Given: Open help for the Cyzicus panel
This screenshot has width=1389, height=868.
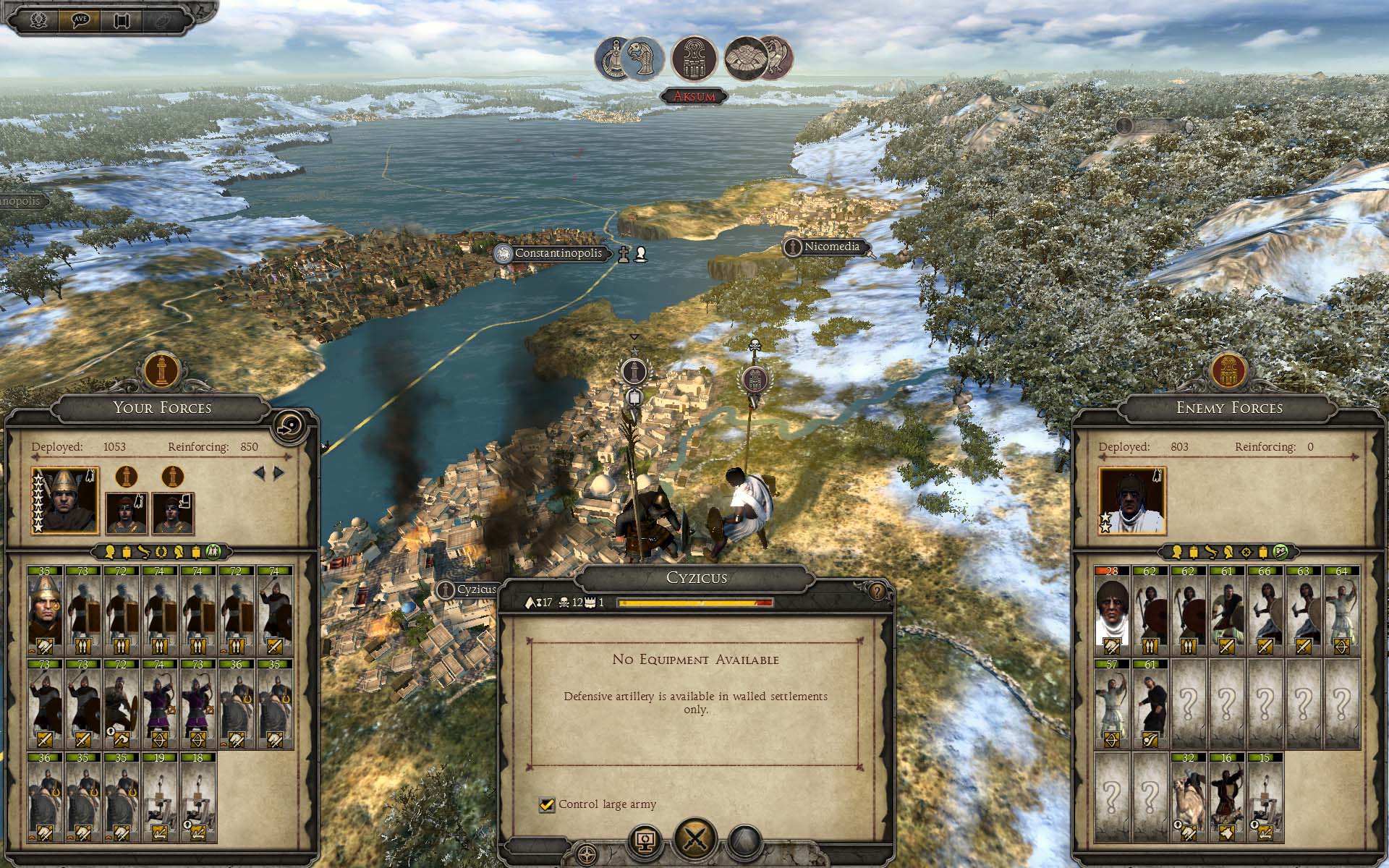Looking at the screenshot, I should click(878, 592).
